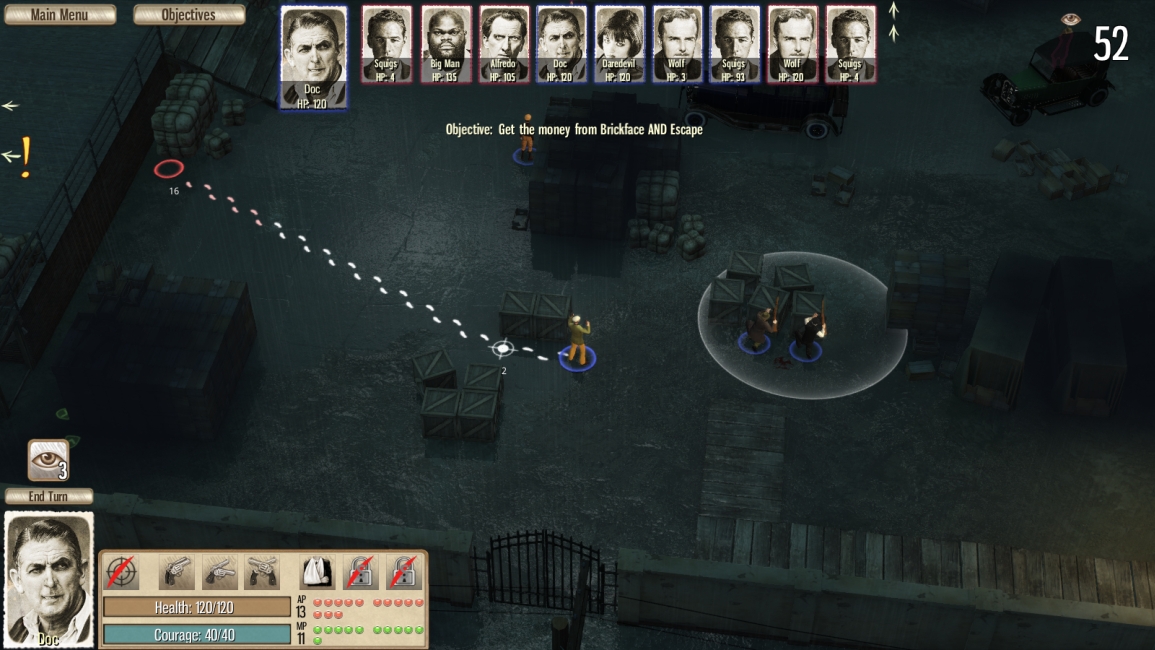Select the Wolf portrait with HP 3
This screenshot has width=1155, height=650.
pos(677,44)
